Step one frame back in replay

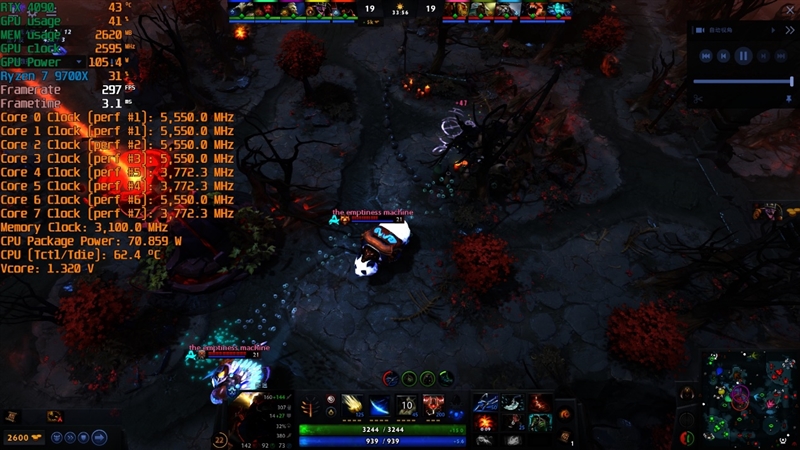pos(724,56)
